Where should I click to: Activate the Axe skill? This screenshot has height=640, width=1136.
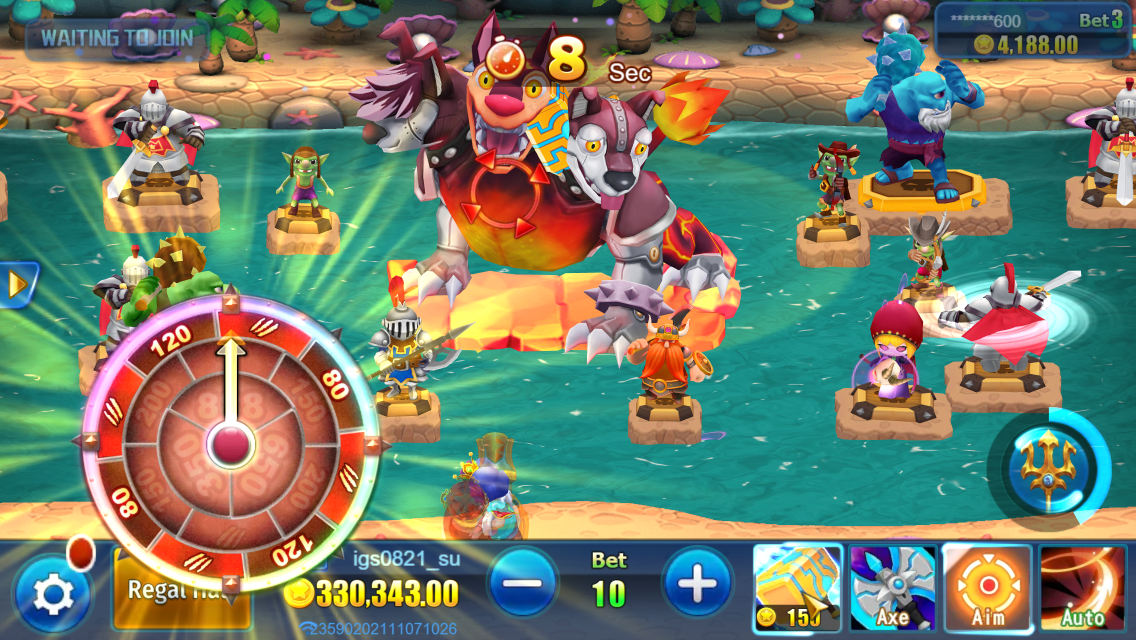tap(893, 588)
